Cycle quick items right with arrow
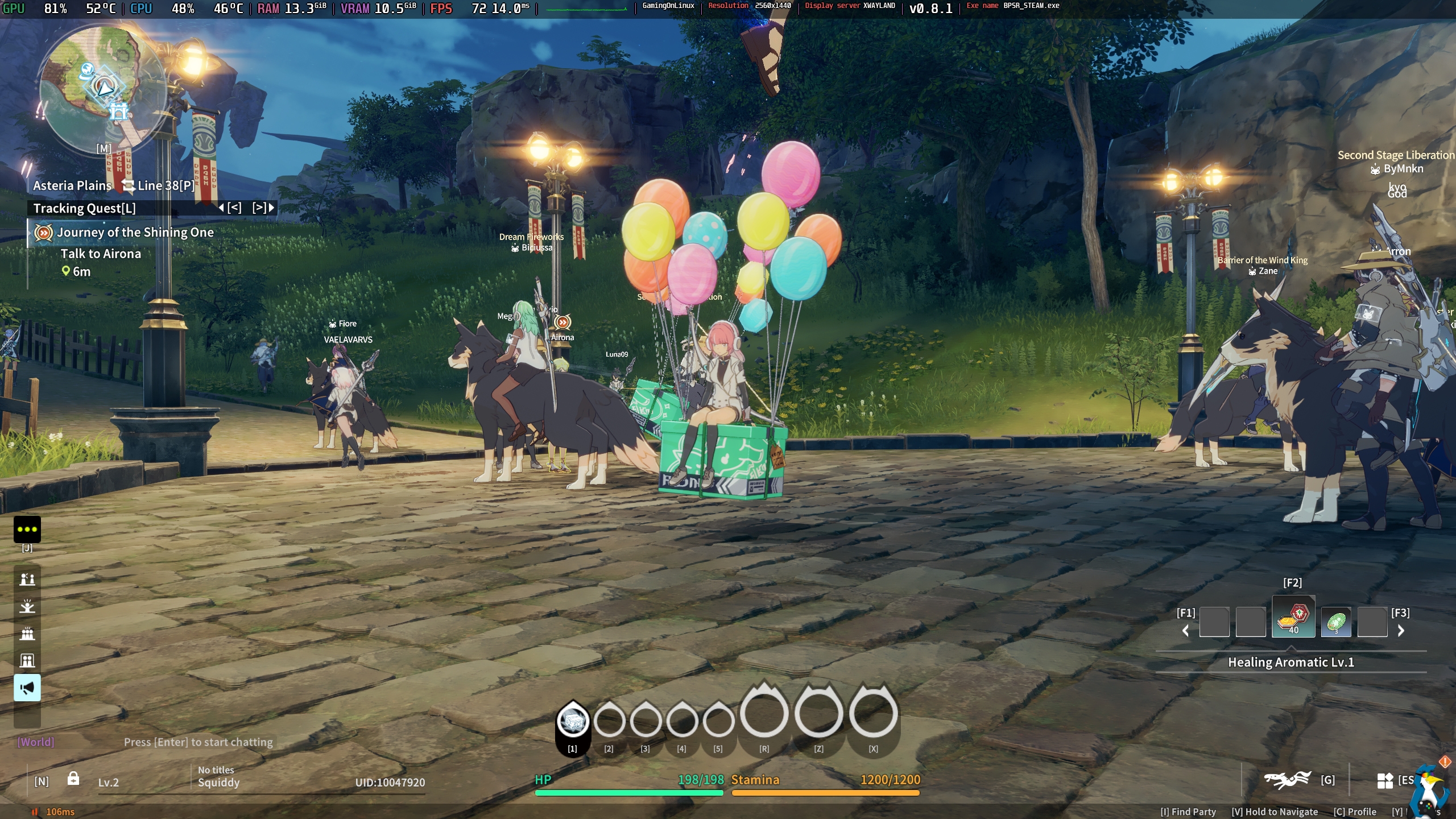This screenshot has width=1456, height=819. 1401,630
